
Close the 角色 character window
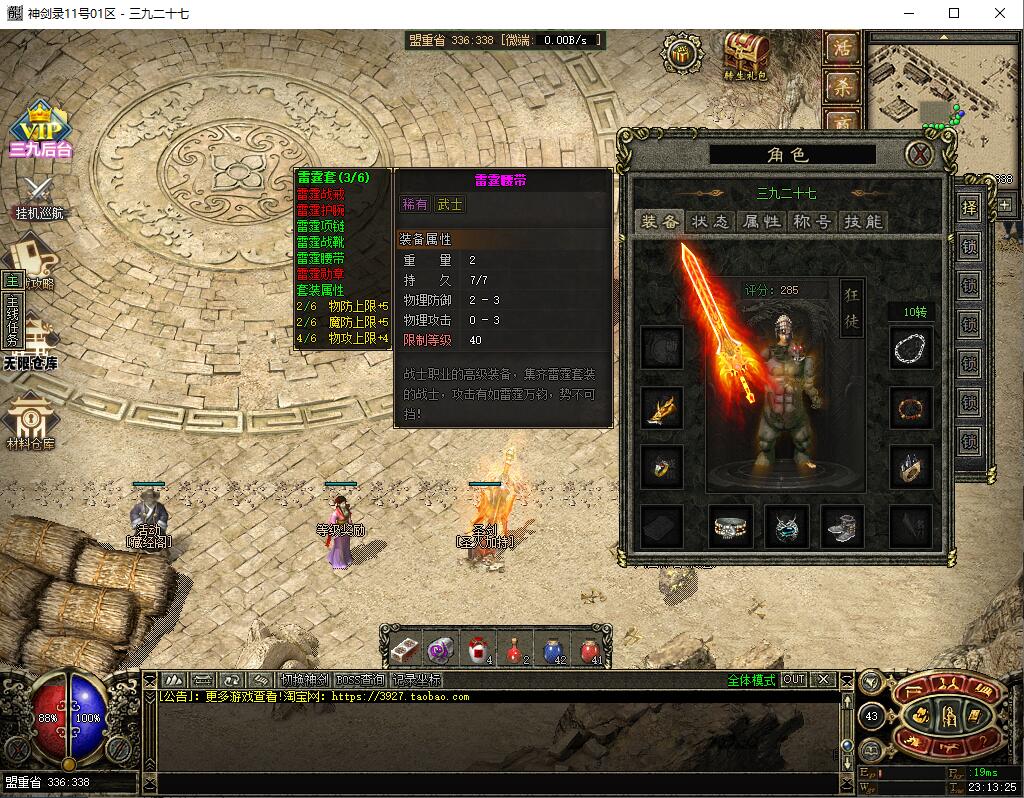(x=919, y=154)
